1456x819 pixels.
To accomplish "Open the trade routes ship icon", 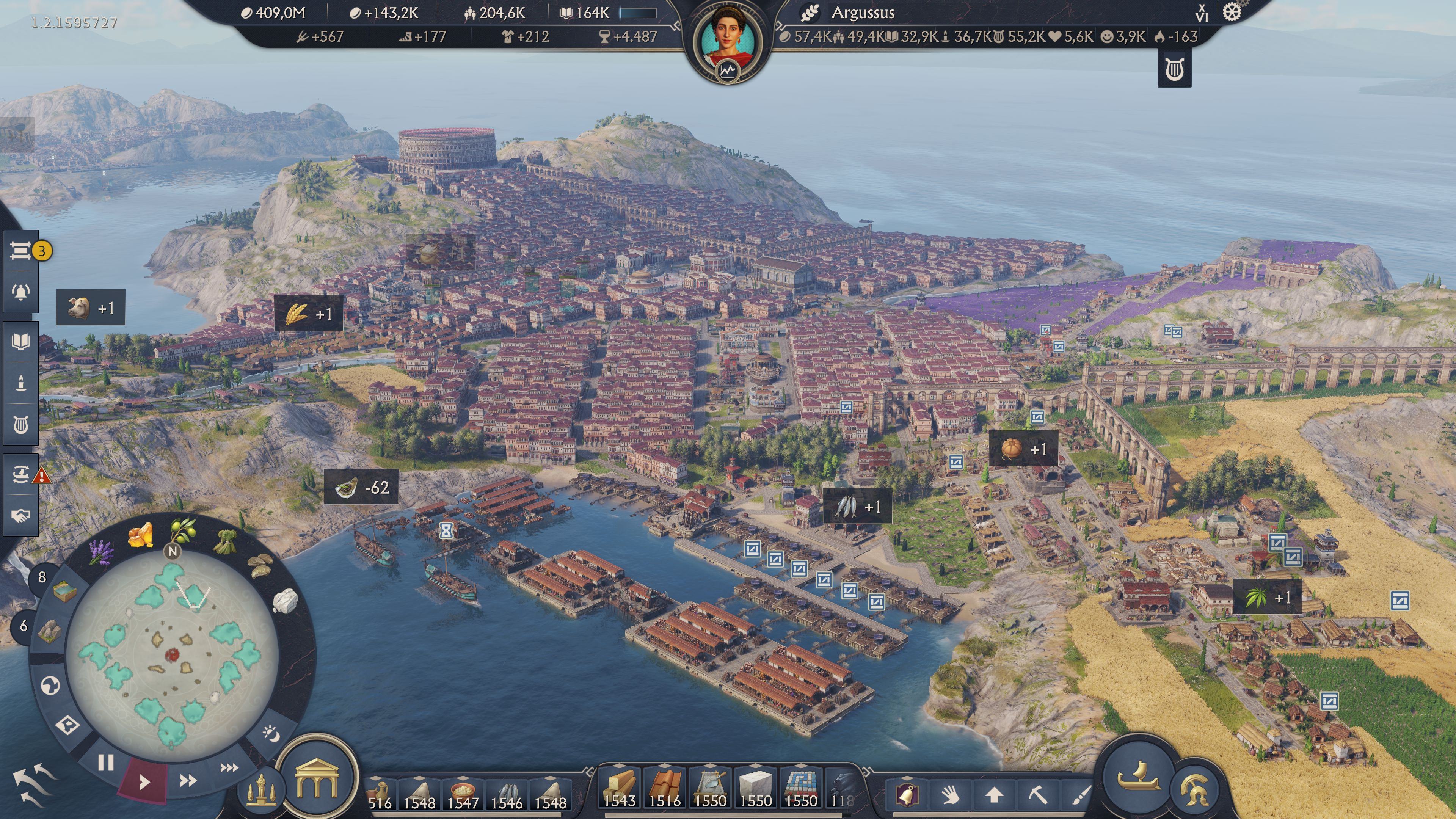I will [21, 474].
